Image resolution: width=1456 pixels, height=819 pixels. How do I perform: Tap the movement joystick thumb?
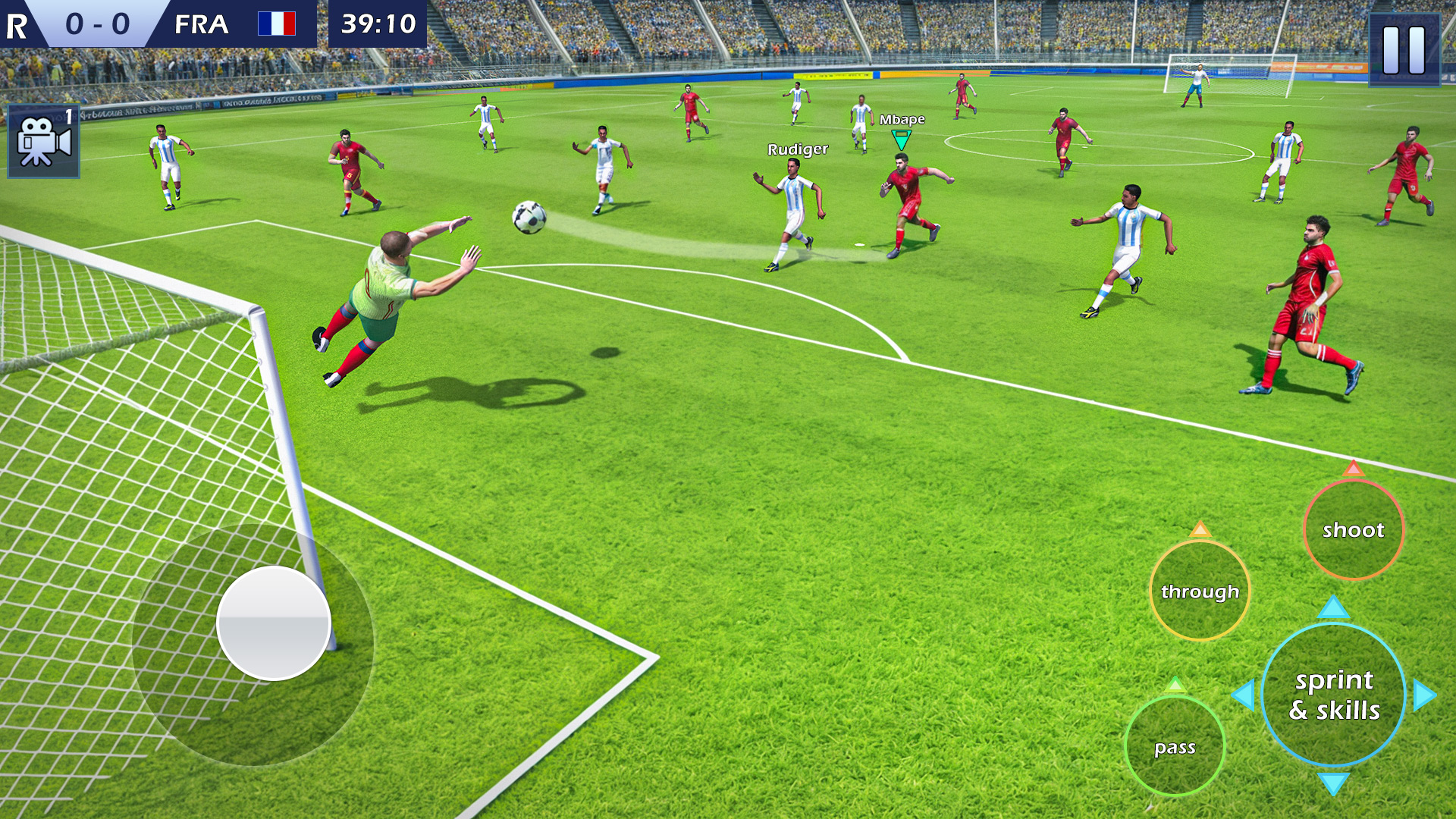tap(275, 623)
